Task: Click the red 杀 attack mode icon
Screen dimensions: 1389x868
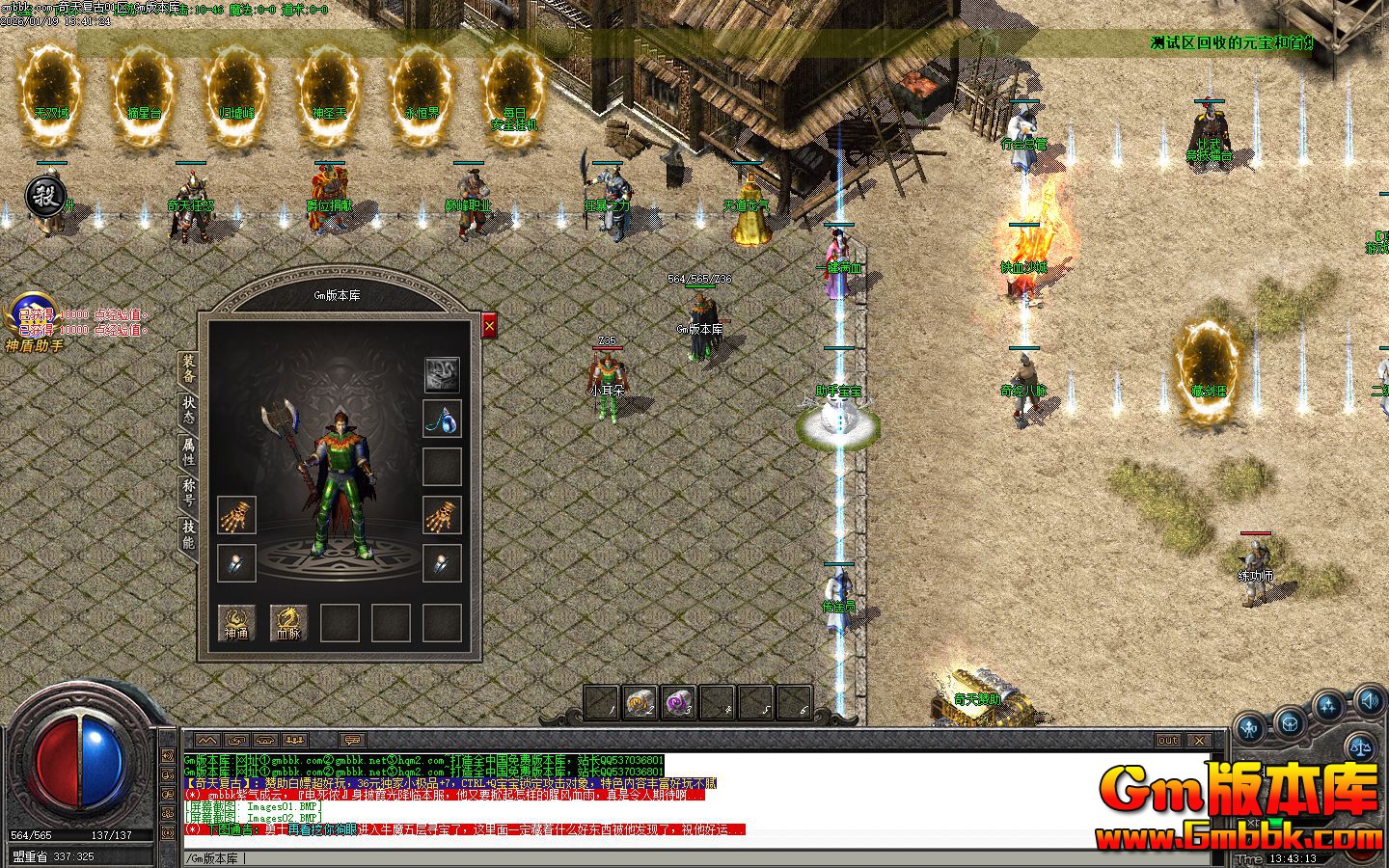Action: [x=44, y=196]
